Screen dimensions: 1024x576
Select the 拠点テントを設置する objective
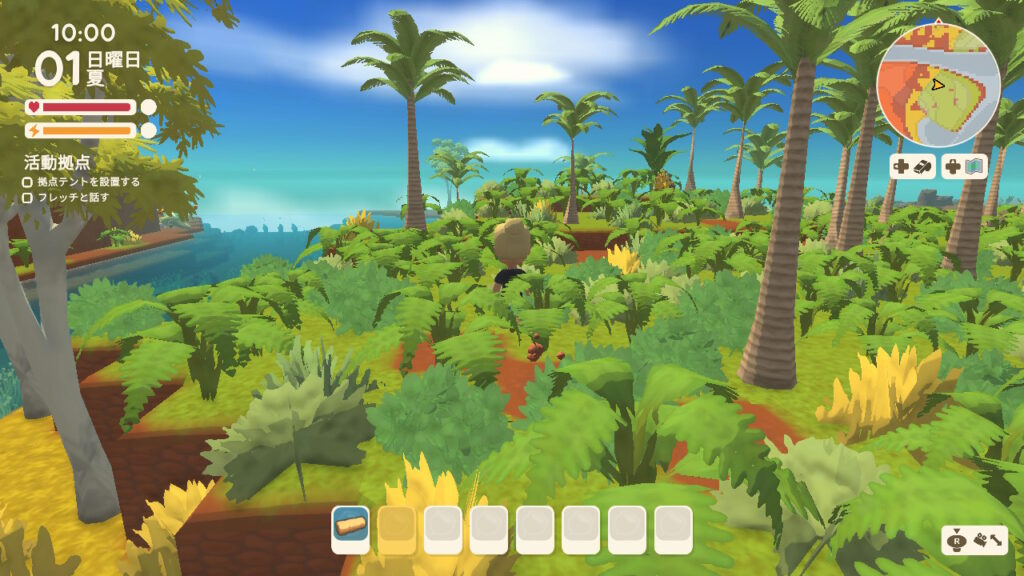[x=88, y=182]
